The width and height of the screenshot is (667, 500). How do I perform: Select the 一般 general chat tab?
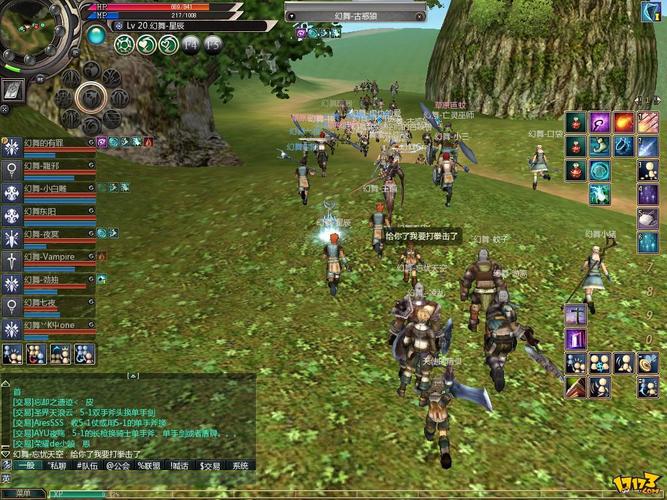25,465
